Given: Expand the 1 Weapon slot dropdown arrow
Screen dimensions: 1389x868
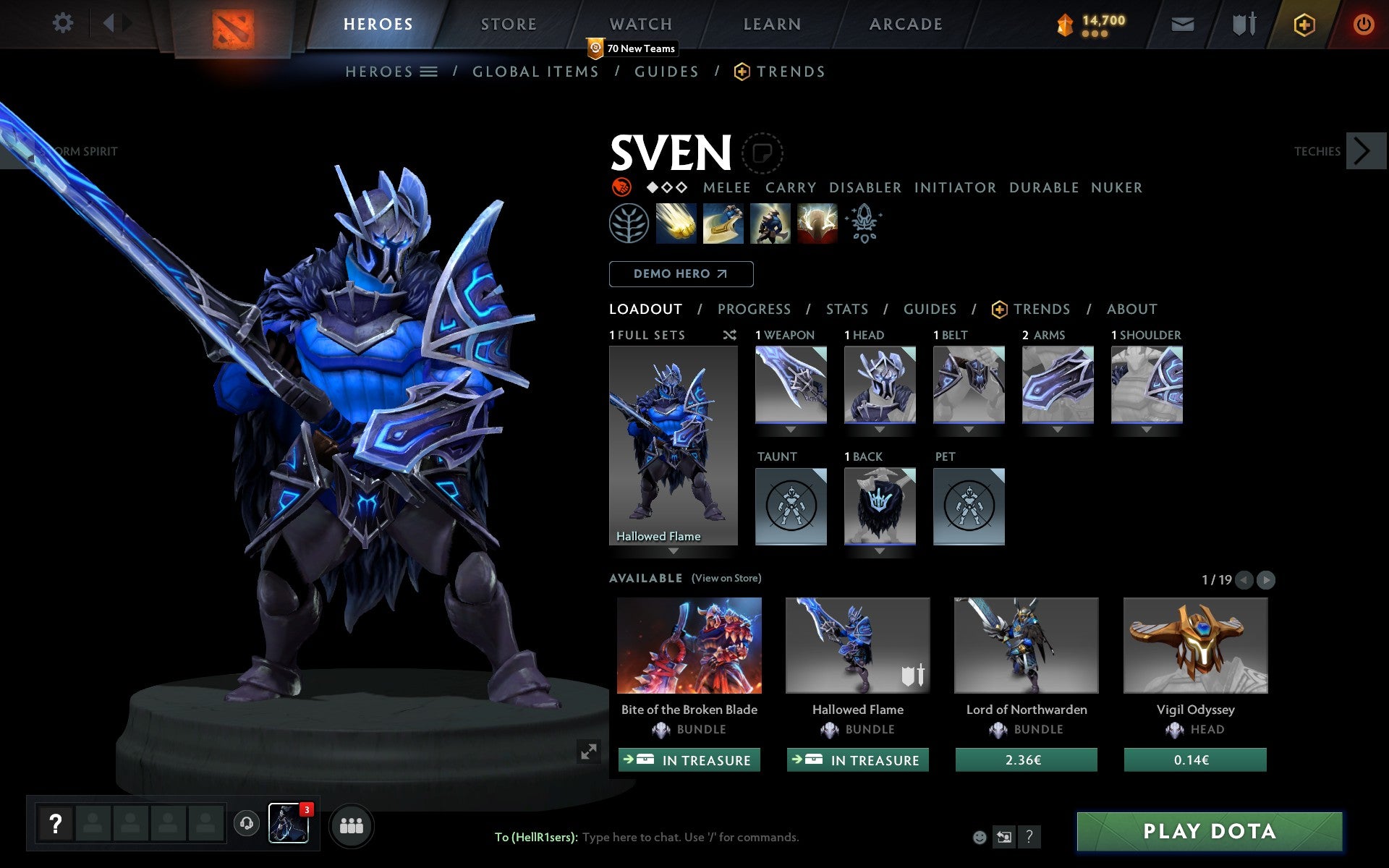Looking at the screenshot, I should pyautogui.click(x=791, y=429).
